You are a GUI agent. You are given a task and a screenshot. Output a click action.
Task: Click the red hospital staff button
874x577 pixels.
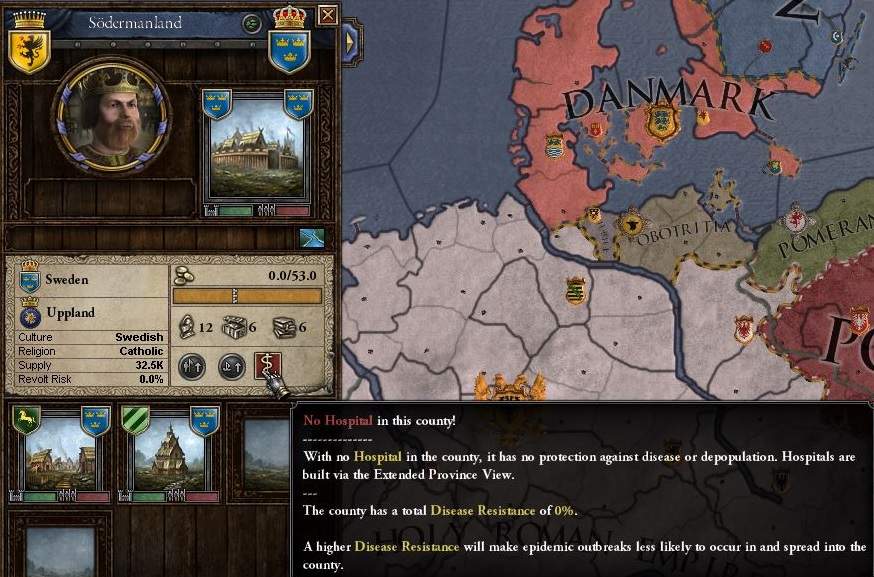(x=268, y=367)
